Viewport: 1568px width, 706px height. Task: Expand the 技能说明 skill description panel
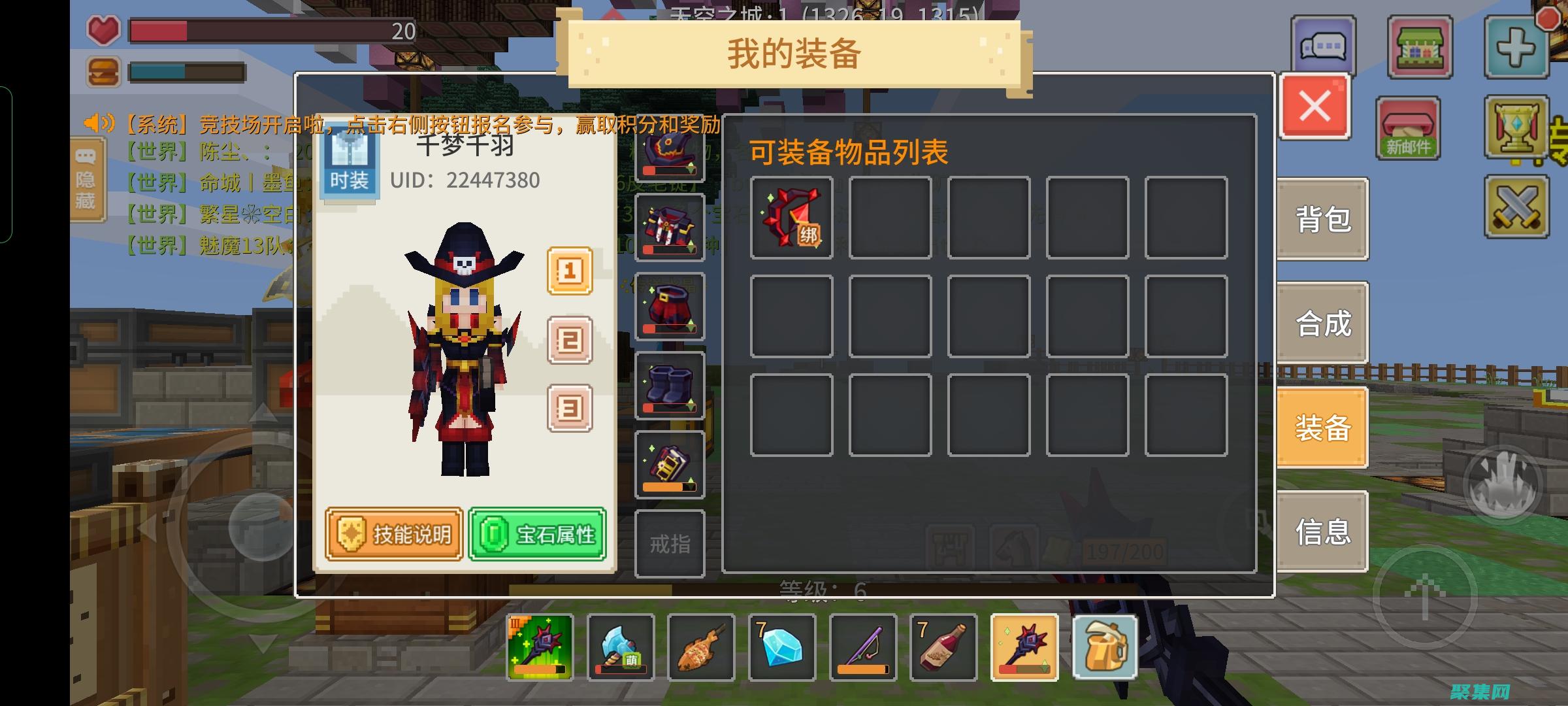coord(393,533)
